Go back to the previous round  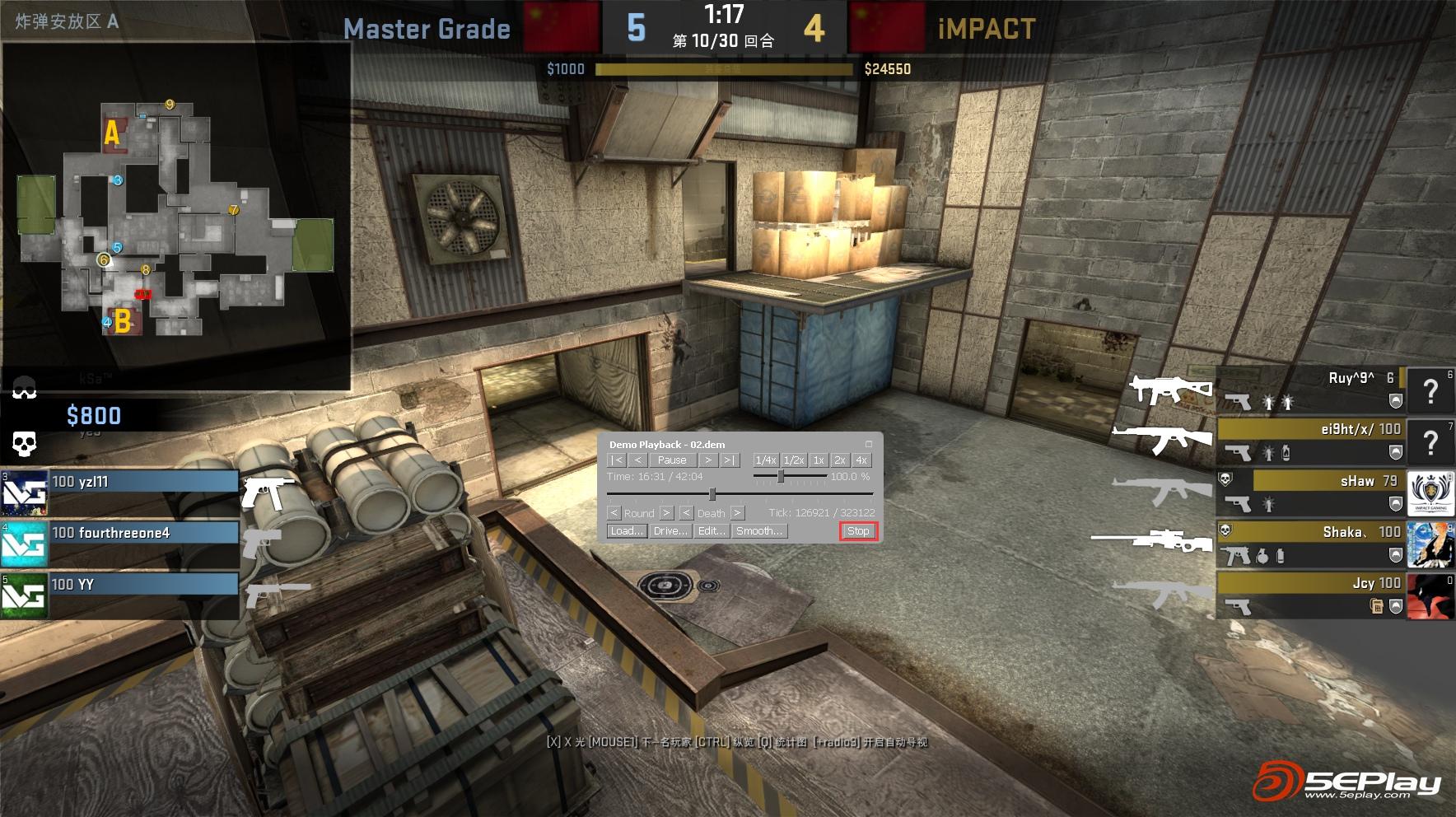point(614,513)
